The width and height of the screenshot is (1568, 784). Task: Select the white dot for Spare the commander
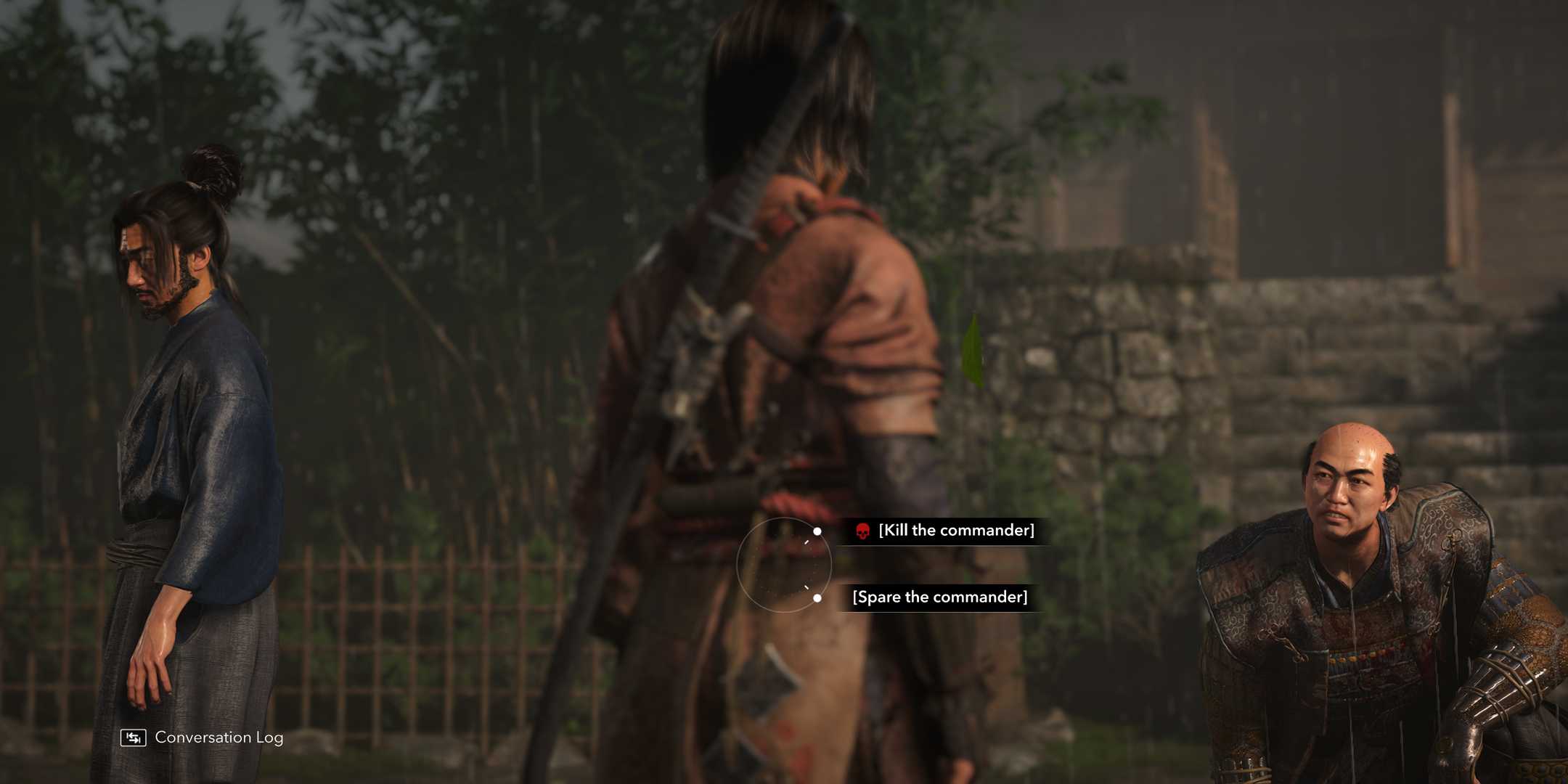tap(817, 598)
